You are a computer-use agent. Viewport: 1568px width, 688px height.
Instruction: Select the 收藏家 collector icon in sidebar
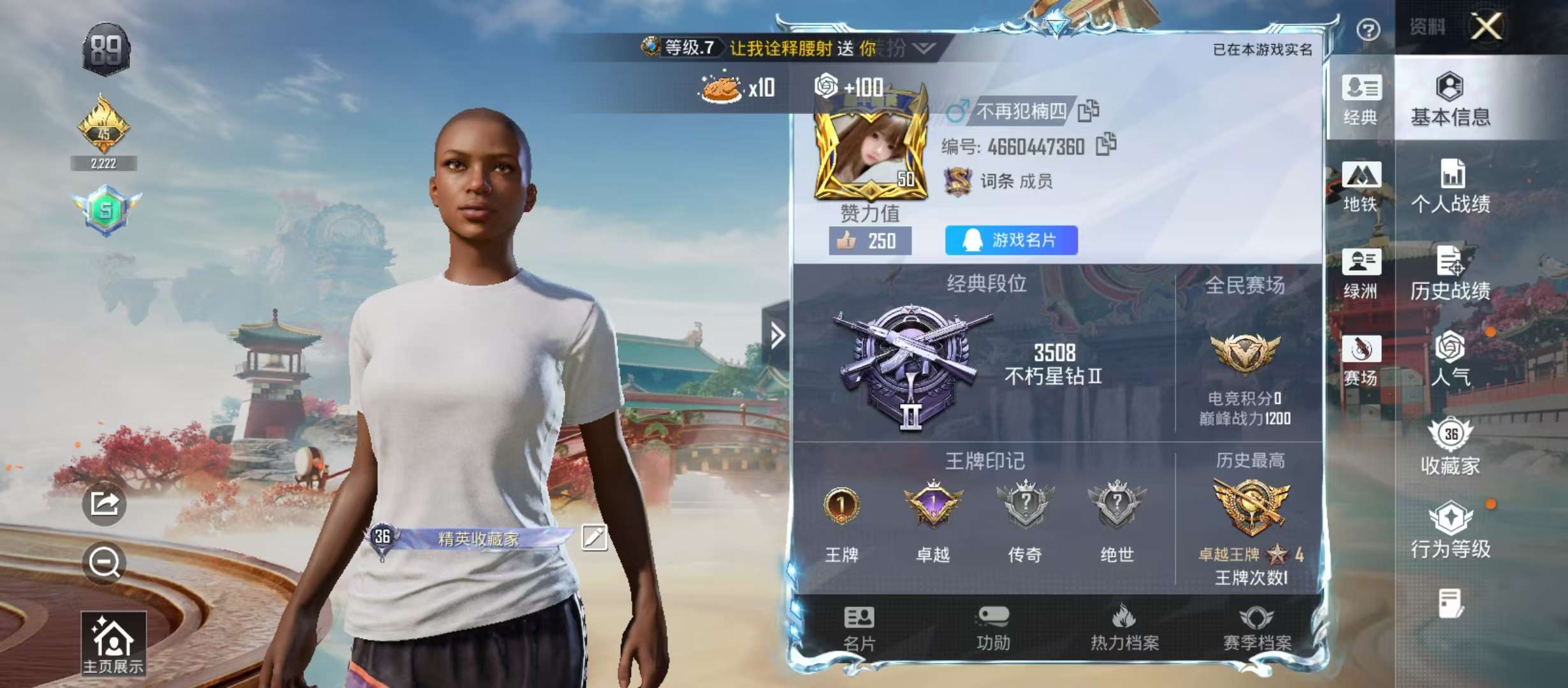pyautogui.click(x=1451, y=446)
